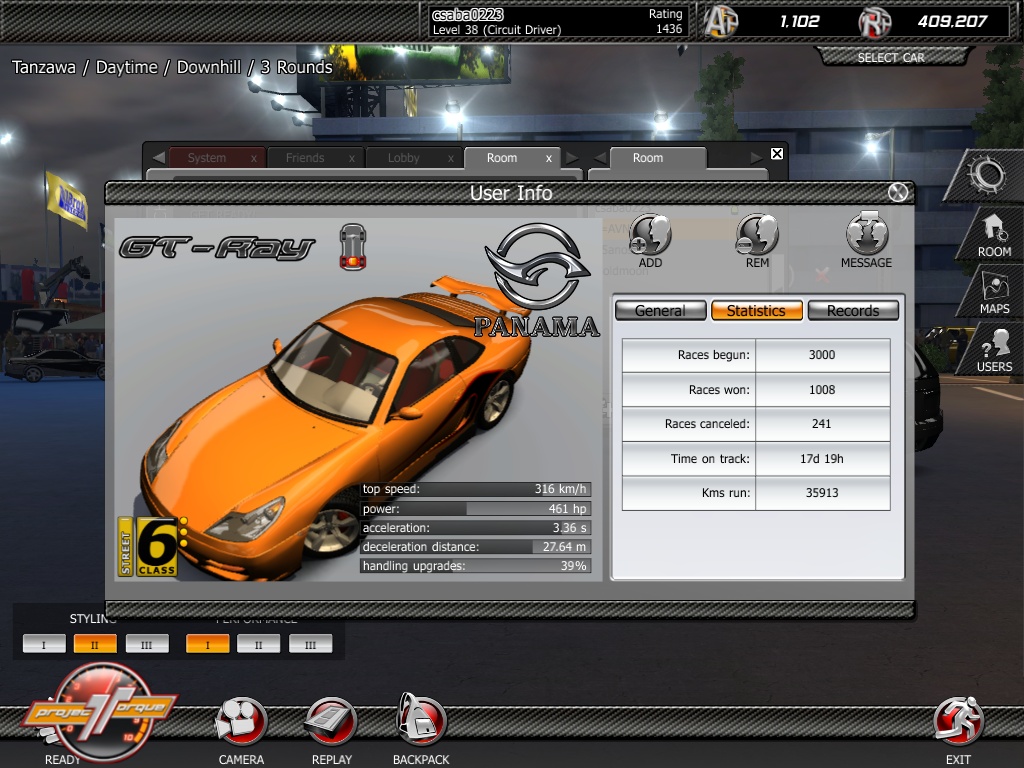The image size is (1024, 768).
Task: Select the Statistics tab
Action: pyautogui.click(x=756, y=311)
